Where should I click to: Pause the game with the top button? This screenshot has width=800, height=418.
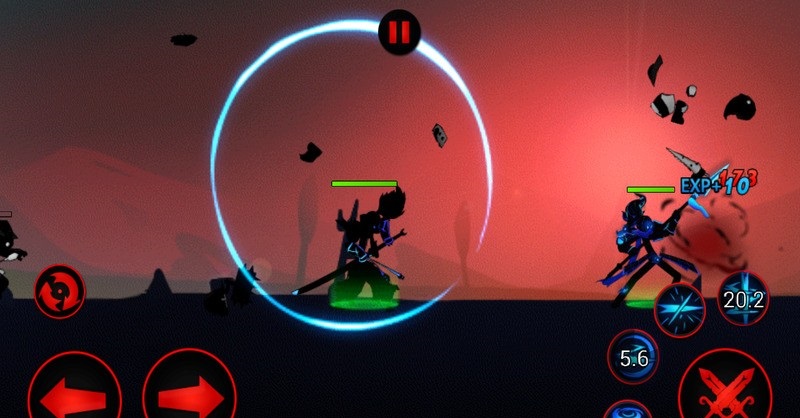click(x=399, y=32)
